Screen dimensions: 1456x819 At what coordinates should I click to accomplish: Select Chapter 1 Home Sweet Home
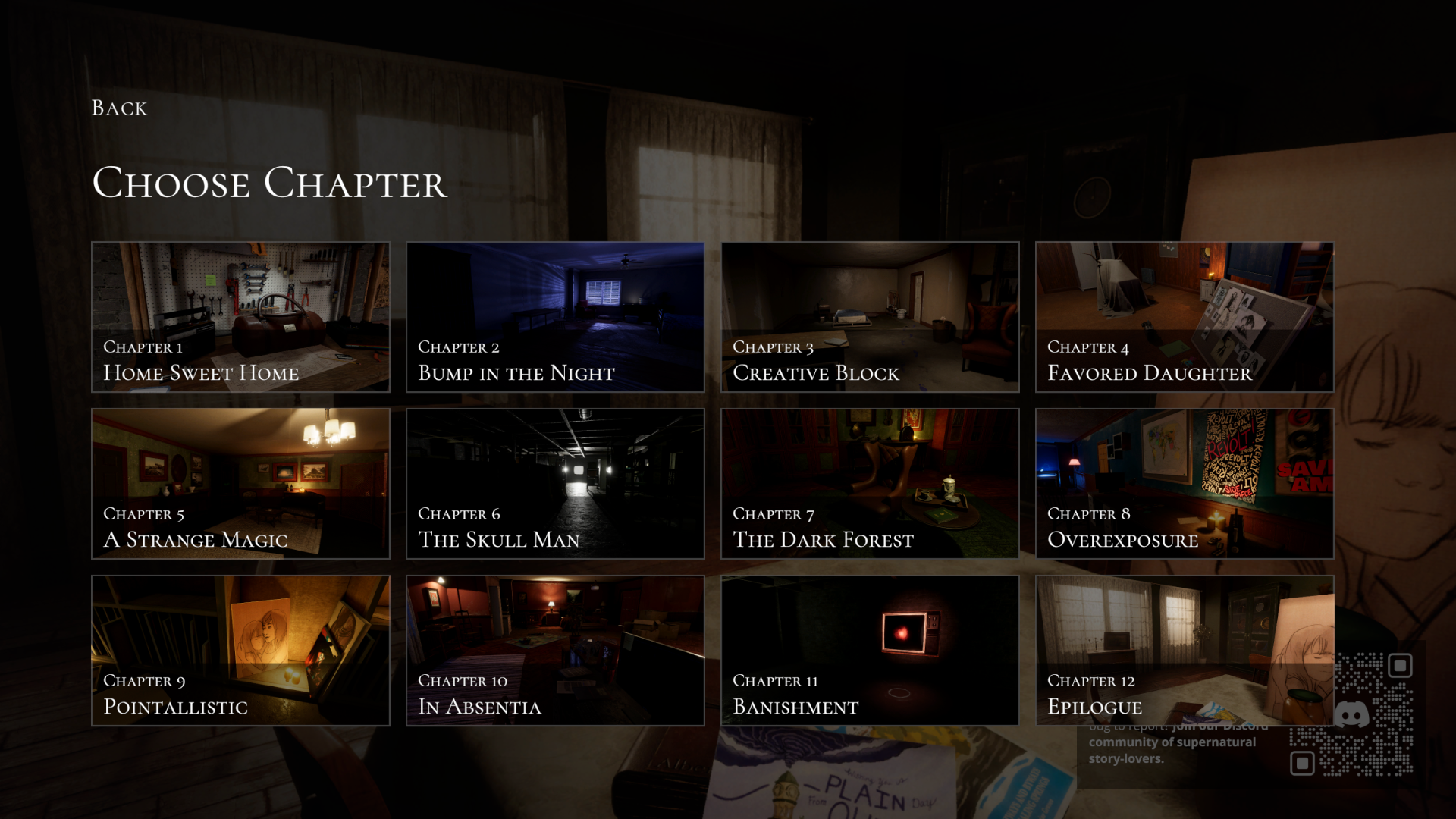pos(240,317)
